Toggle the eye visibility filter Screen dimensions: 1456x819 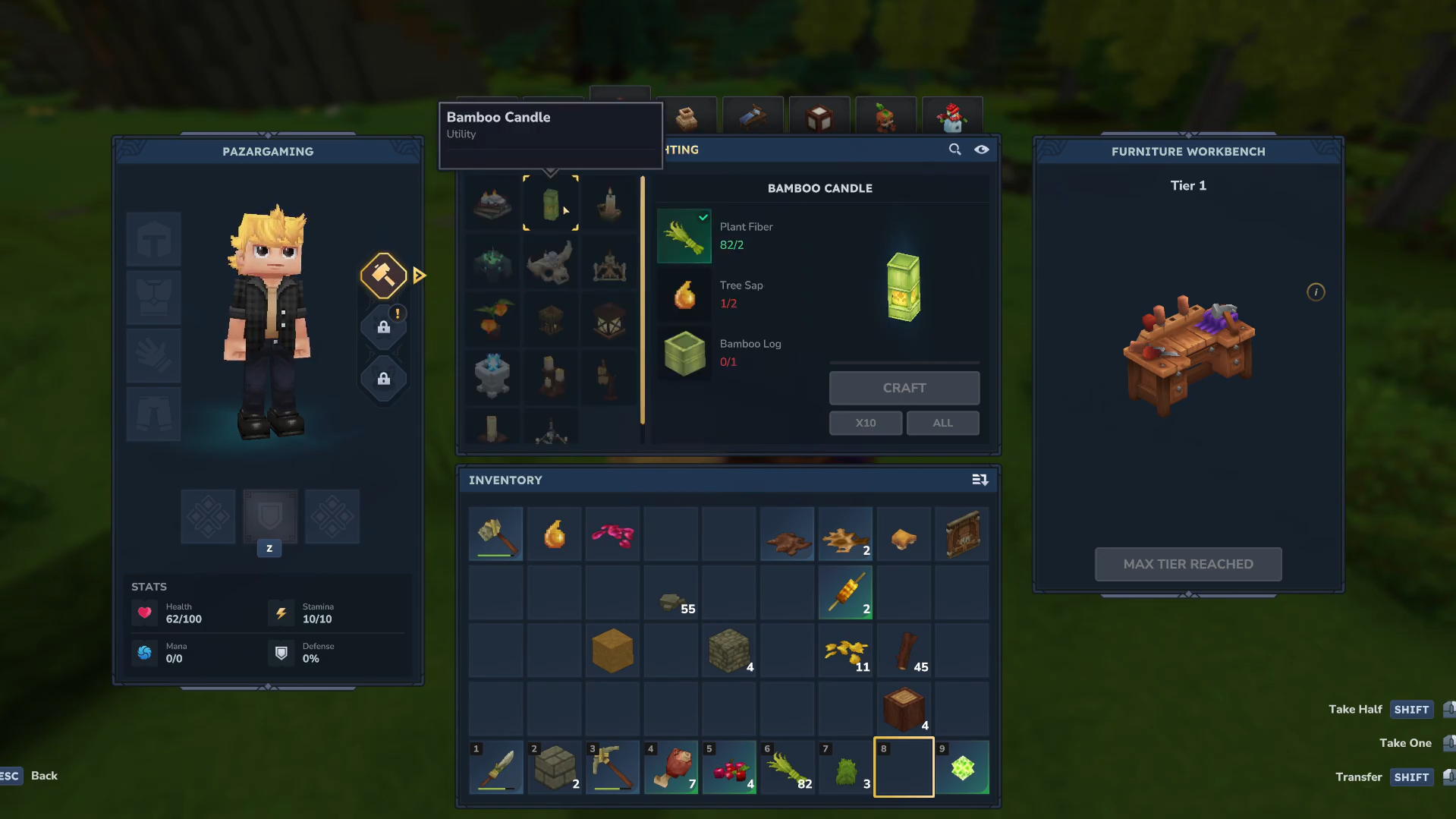[x=982, y=150]
